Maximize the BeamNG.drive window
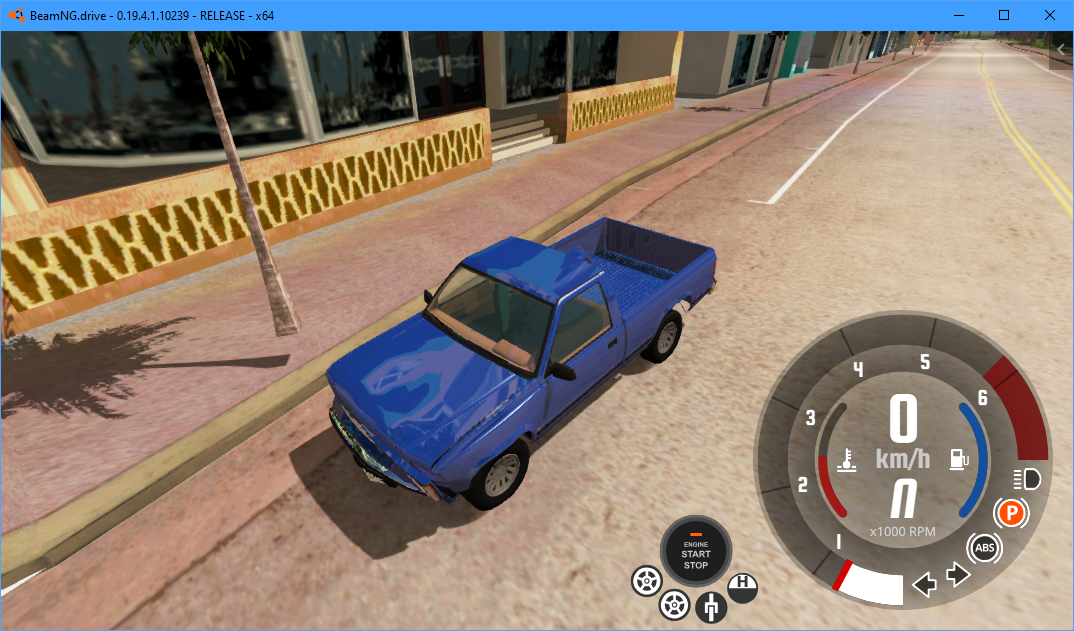 point(1004,15)
